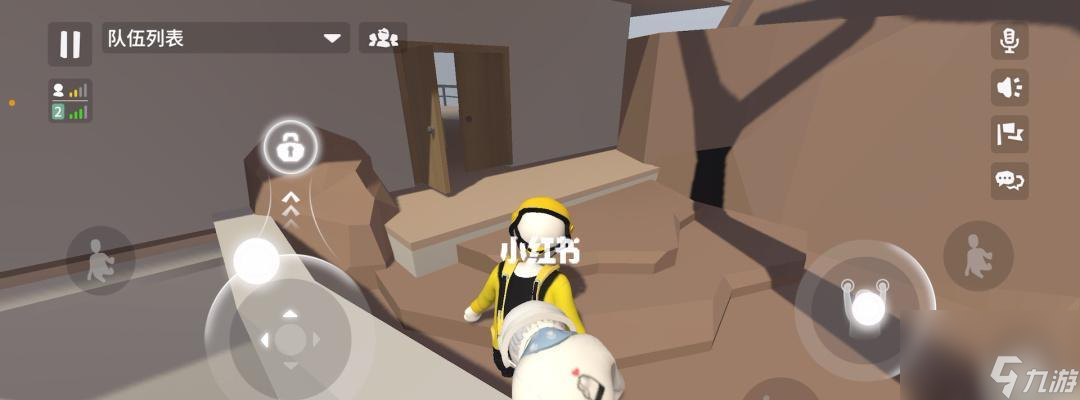Screen dimensions: 1080x400
Task: Tap the sitting figure button on left
Action: point(100,260)
